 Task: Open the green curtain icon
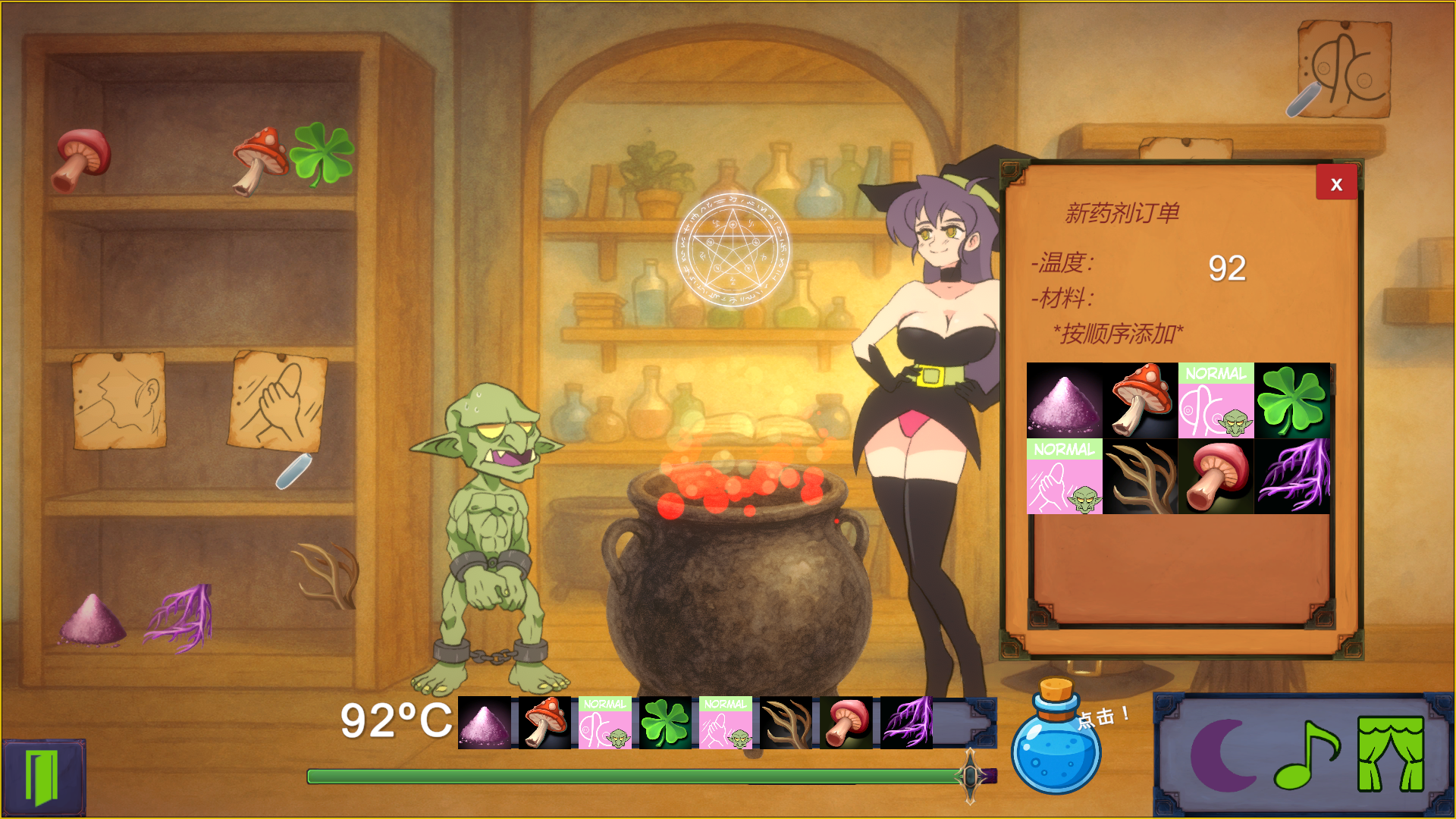[1390, 755]
